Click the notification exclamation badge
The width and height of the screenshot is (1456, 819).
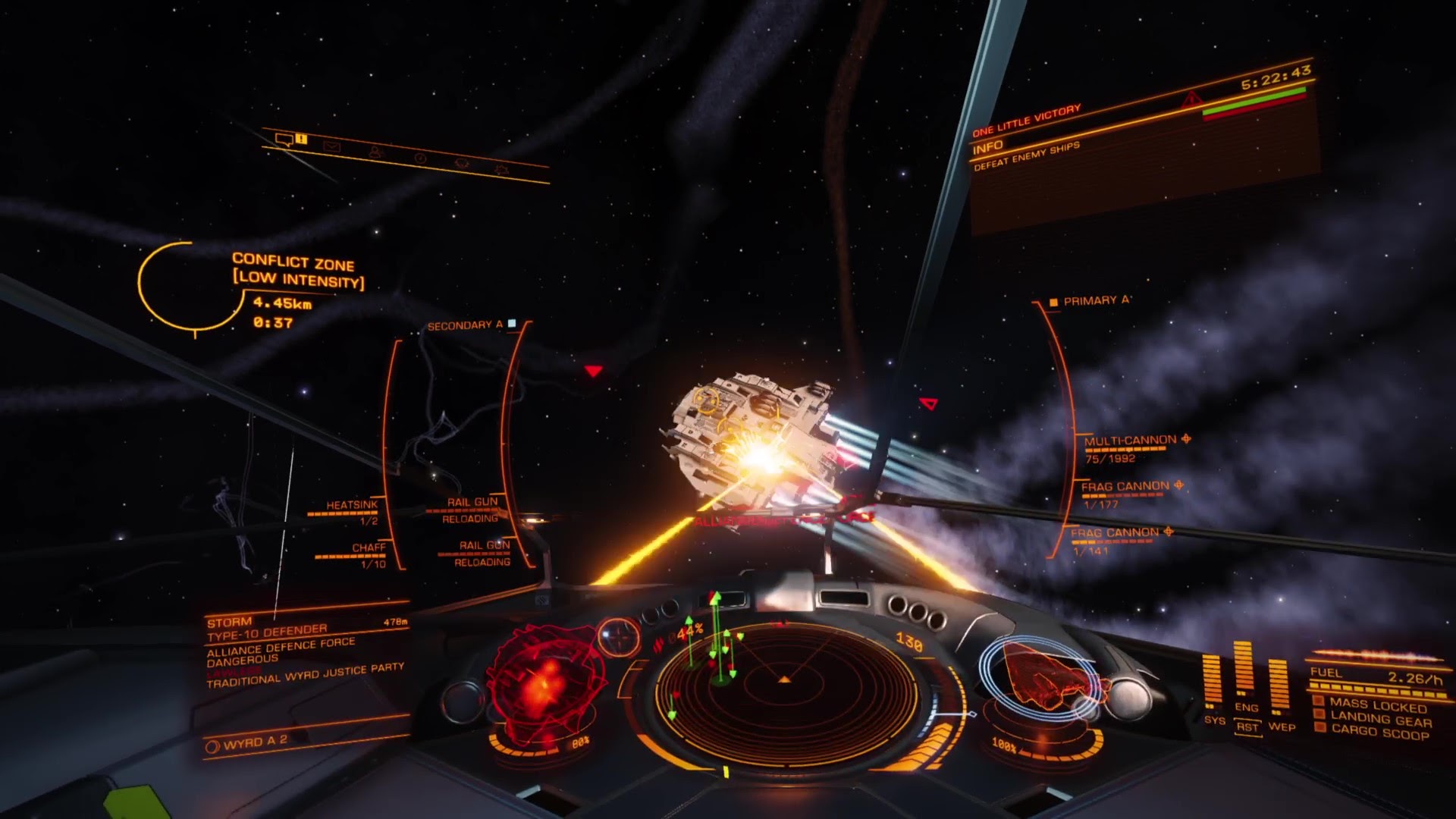click(300, 140)
